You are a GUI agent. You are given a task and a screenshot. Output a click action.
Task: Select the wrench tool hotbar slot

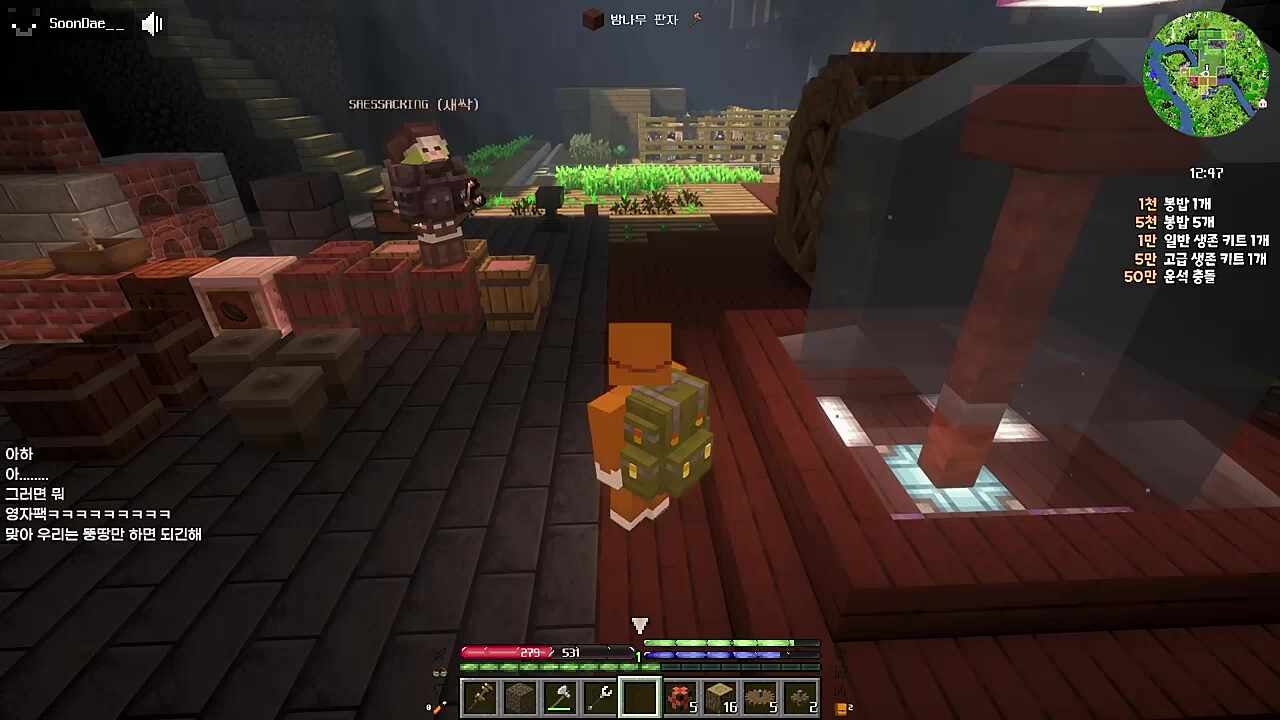pyautogui.click(x=600, y=697)
